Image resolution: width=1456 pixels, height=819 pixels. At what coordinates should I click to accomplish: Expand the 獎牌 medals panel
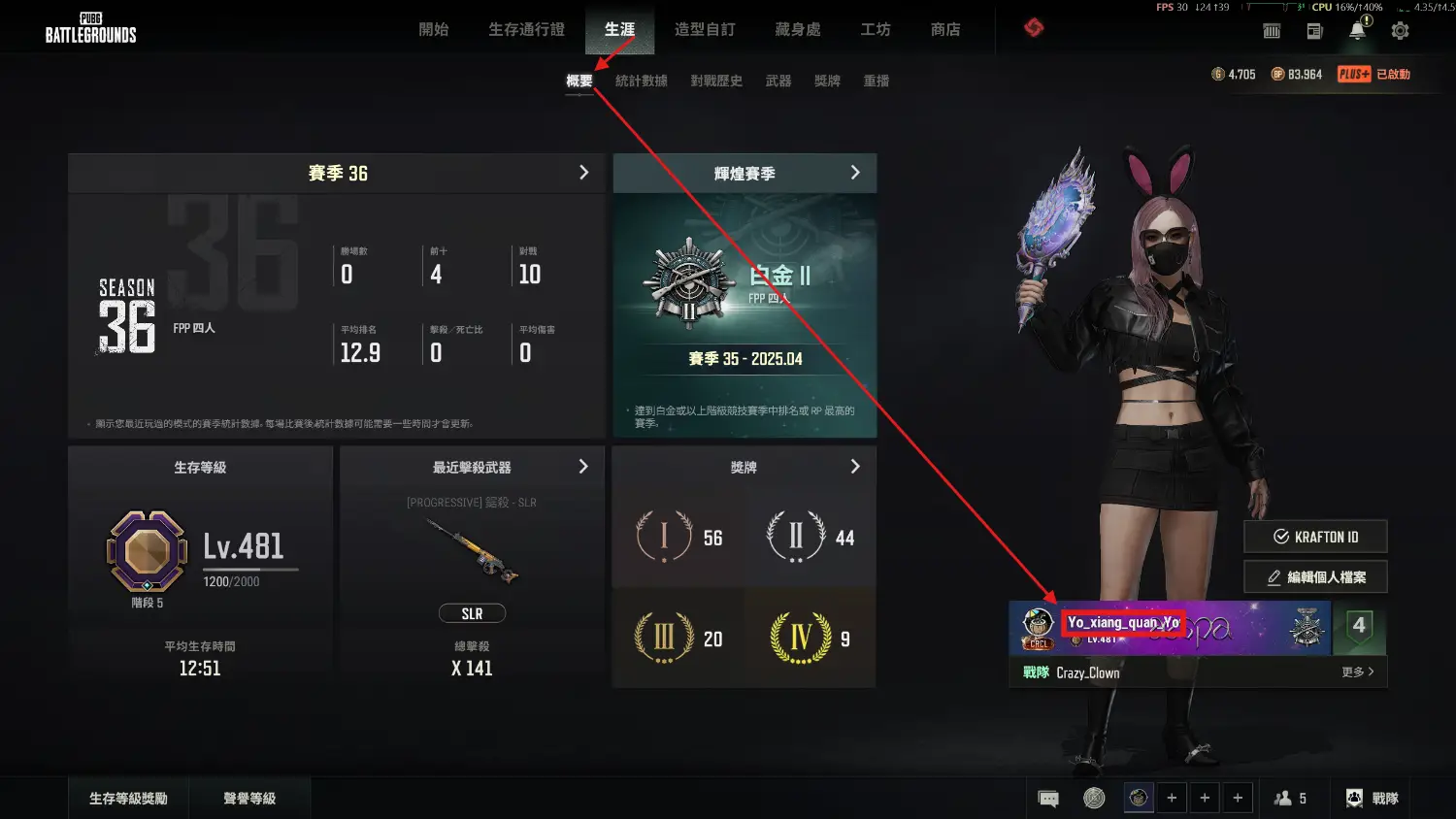coord(855,466)
